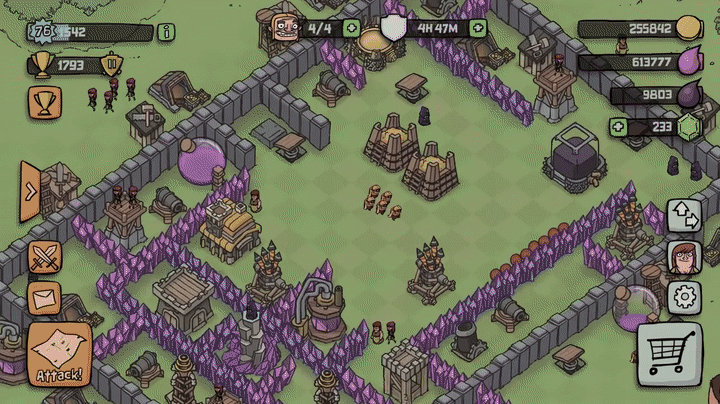Tap the league shield badge beside trophy count
The width and height of the screenshot is (720, 404).
coord(112,66)
